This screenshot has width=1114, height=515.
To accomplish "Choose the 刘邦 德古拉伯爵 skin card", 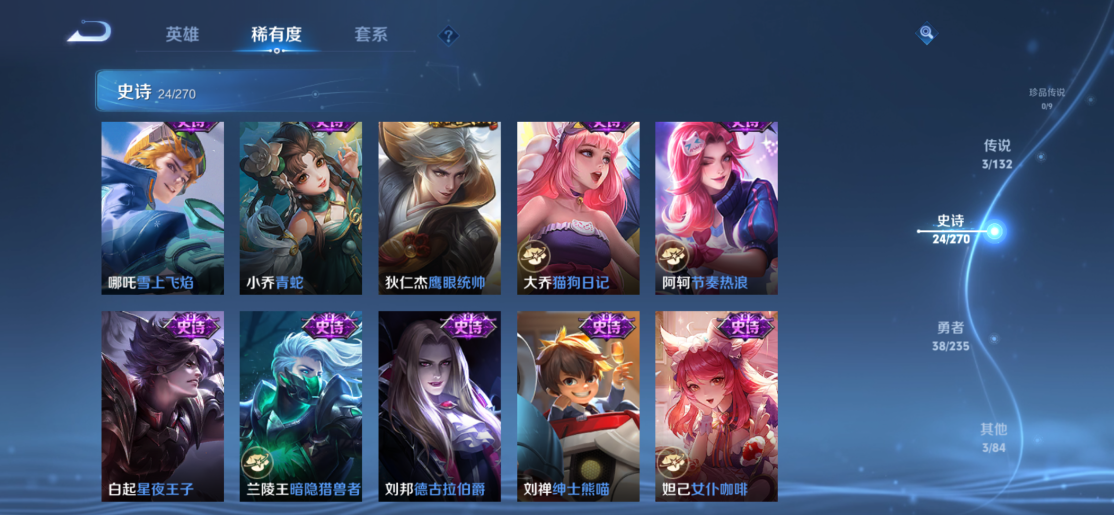I will tap(439, 406).
